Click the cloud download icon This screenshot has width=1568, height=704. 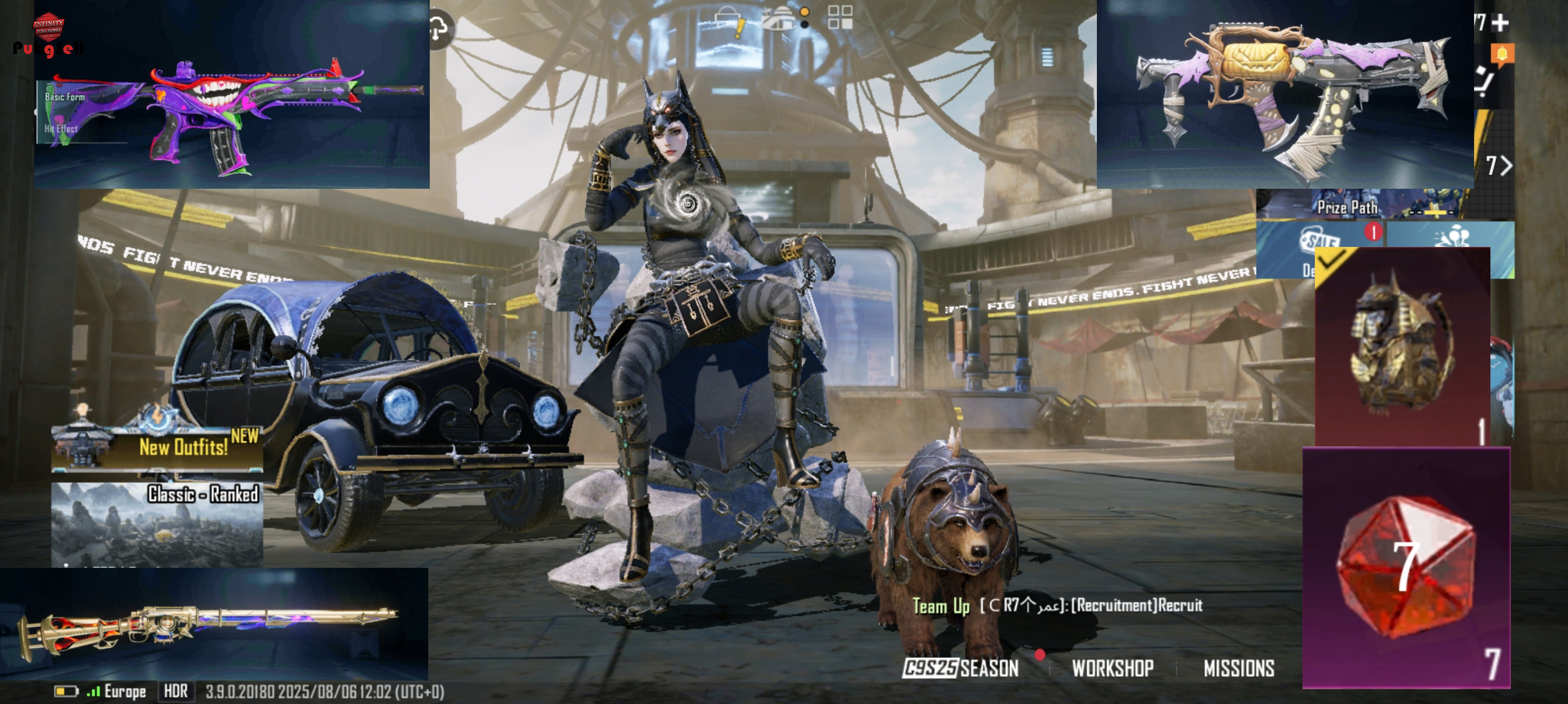pyautogui.click(x=439, y=29)
